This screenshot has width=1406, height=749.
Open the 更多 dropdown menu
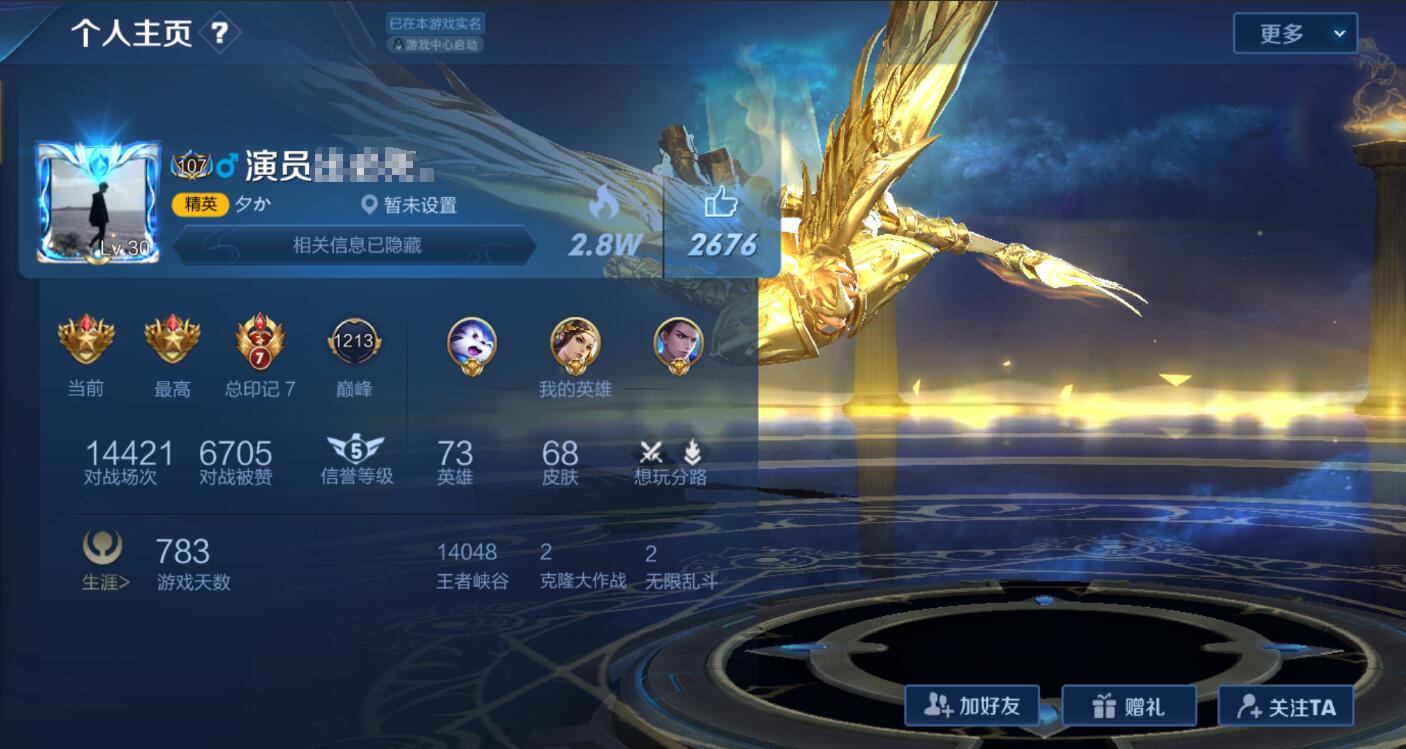[1293, 33]
